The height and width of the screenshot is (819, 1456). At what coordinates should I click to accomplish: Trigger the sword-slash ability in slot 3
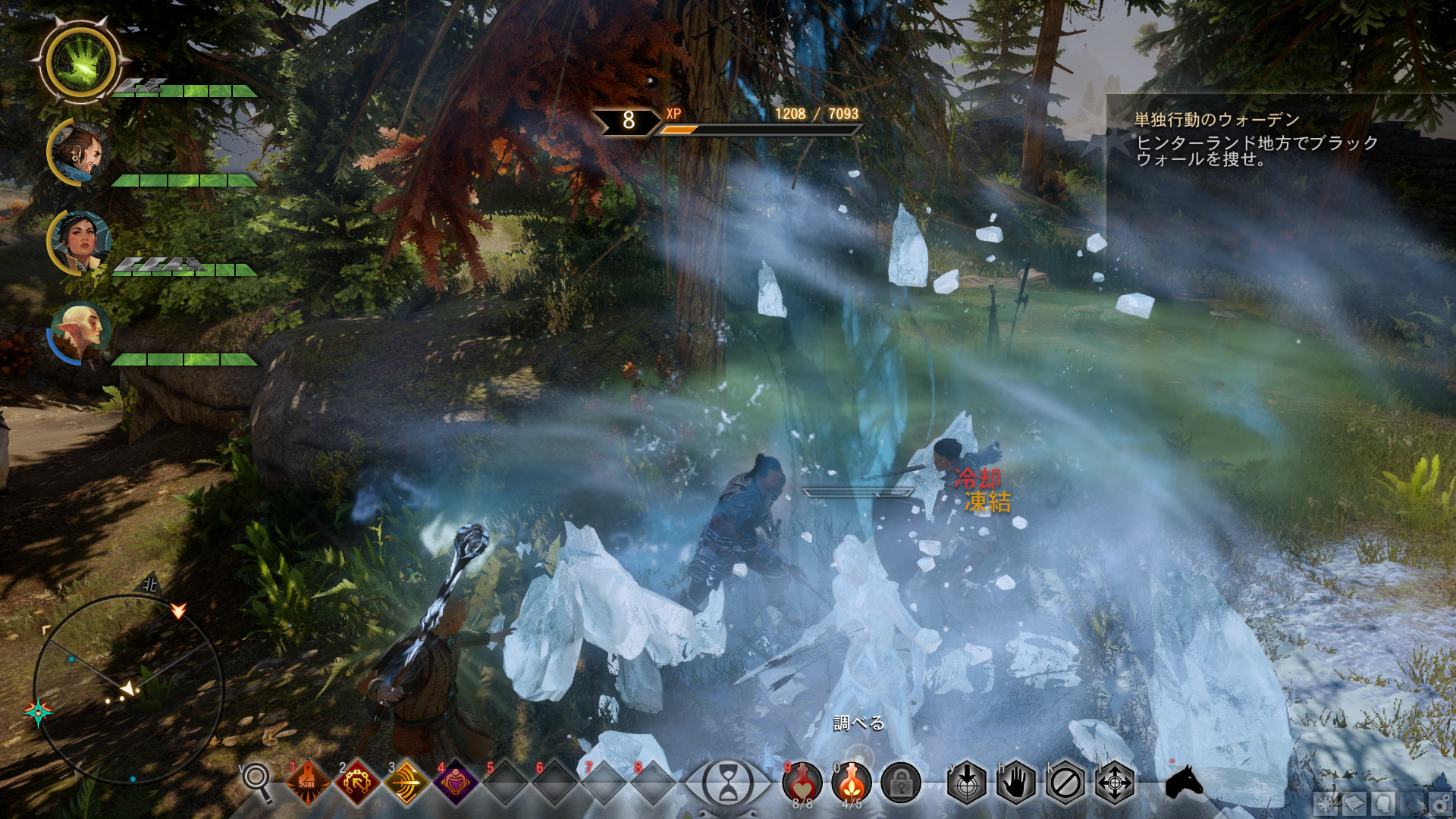[406, 783]
